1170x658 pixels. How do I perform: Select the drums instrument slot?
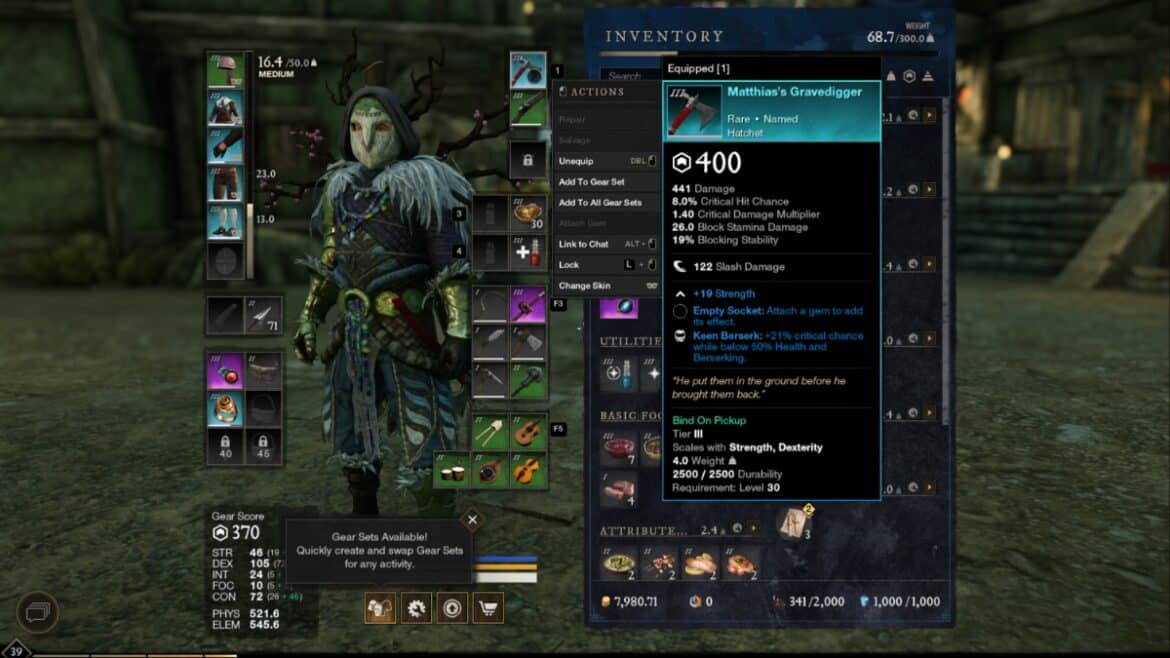coord(454,469)
